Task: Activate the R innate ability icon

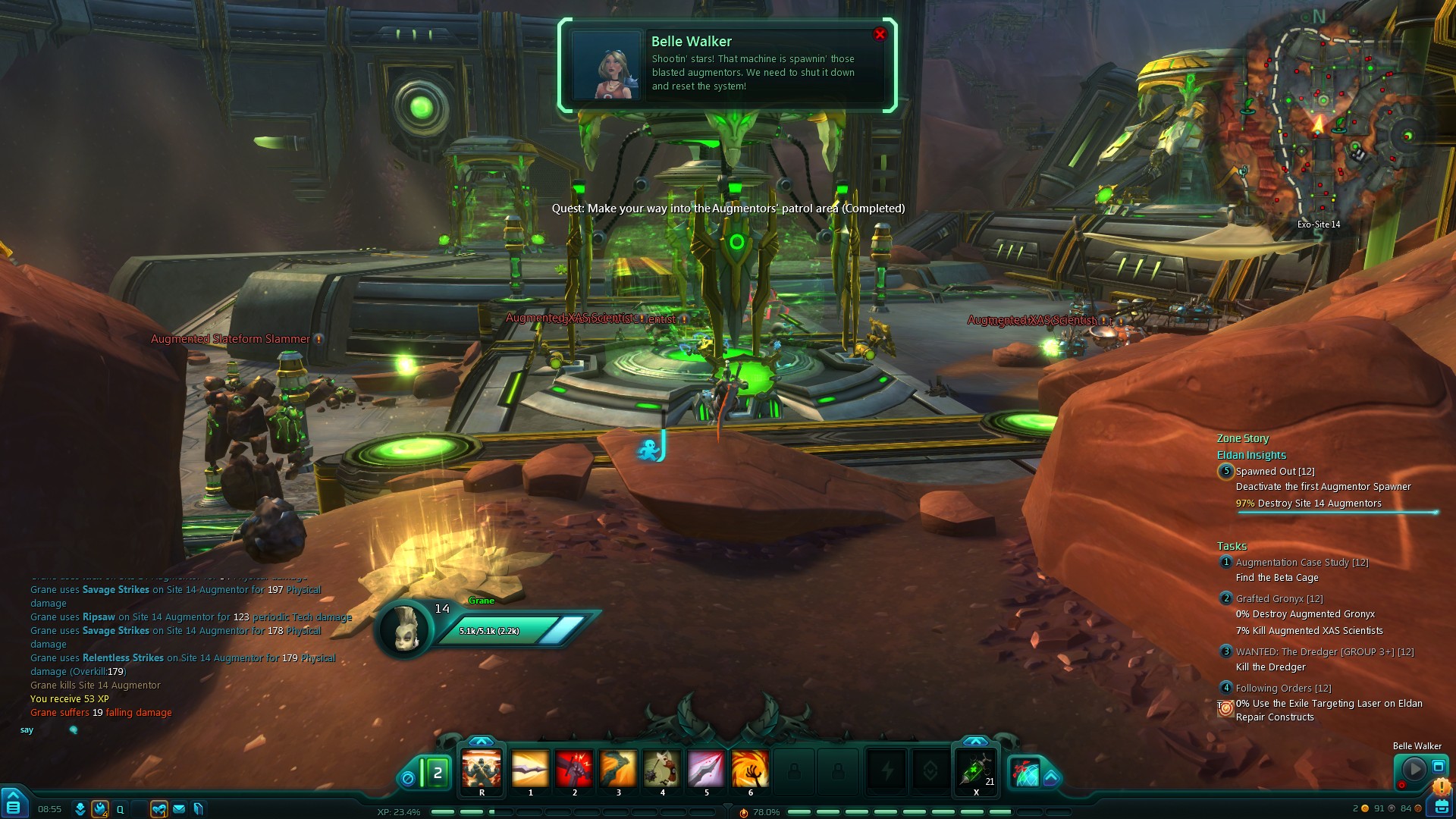Action: coord(482,769)
